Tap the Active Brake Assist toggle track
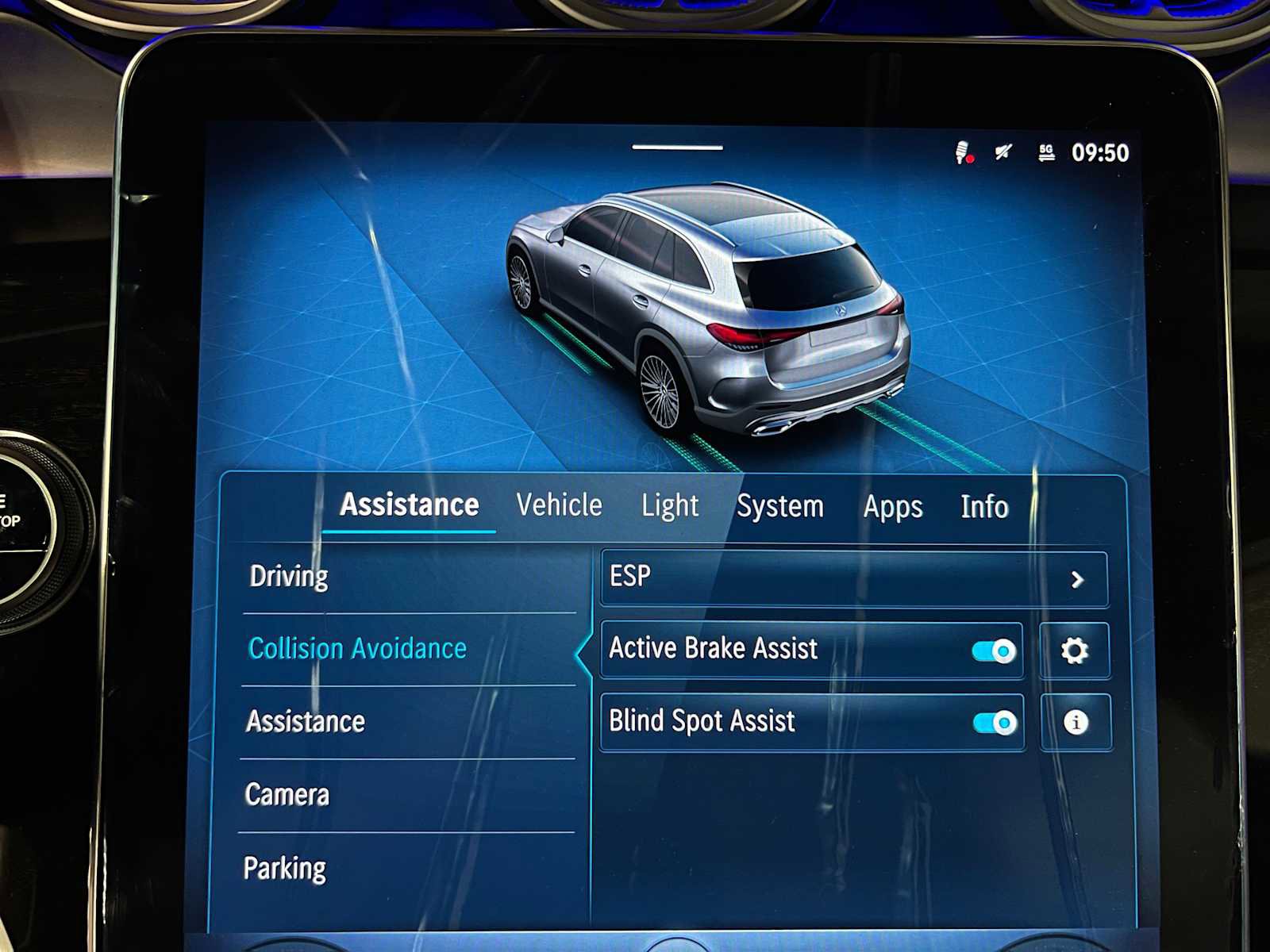The width and height of the screenshot is (1270, 952). click(x=993, y=650)
